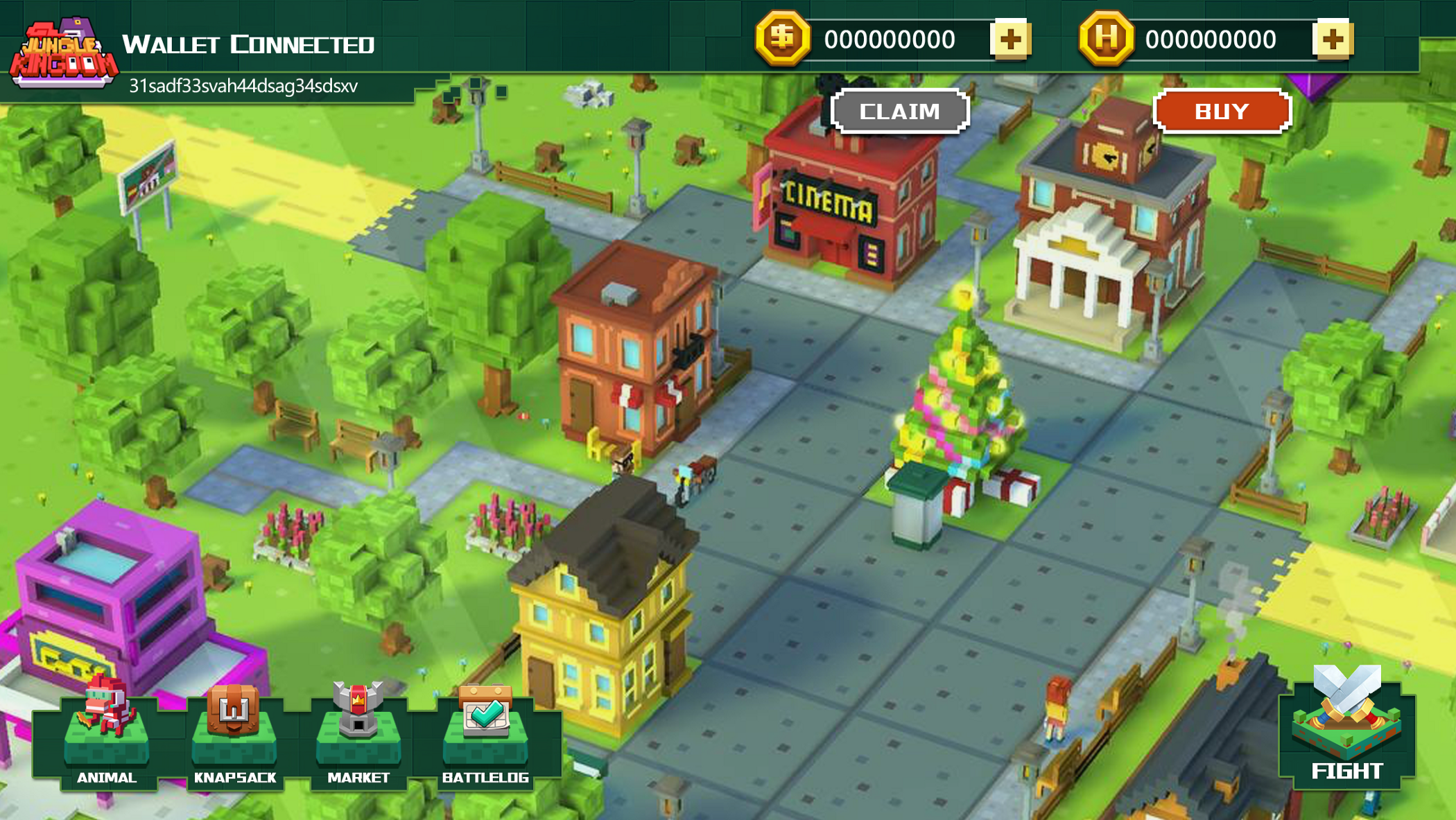Start a Fight with crossed swords button
This screenshot has width=1456, height=820.
(1346, 728)
